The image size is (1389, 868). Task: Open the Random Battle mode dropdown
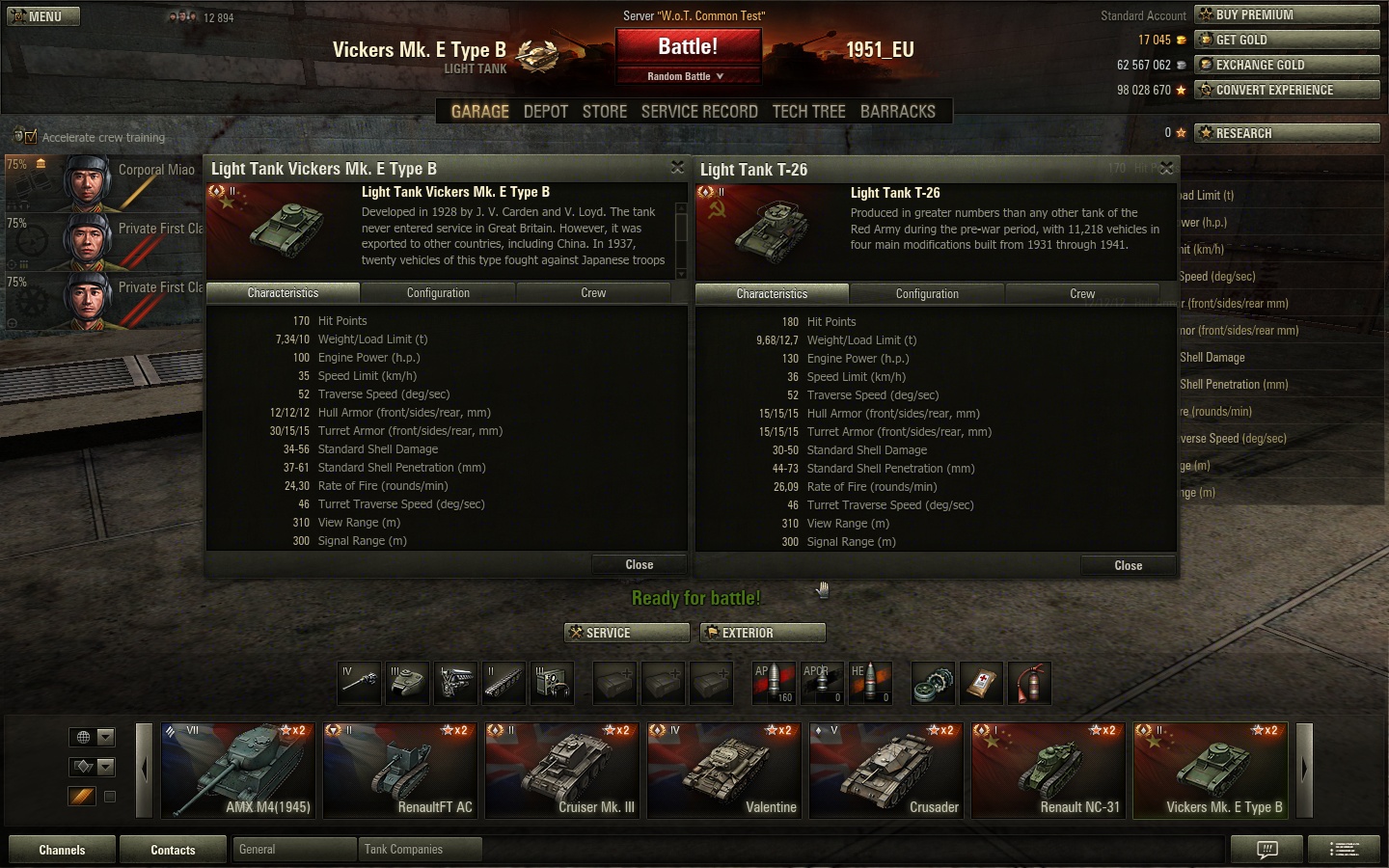[x=687, y=76]
